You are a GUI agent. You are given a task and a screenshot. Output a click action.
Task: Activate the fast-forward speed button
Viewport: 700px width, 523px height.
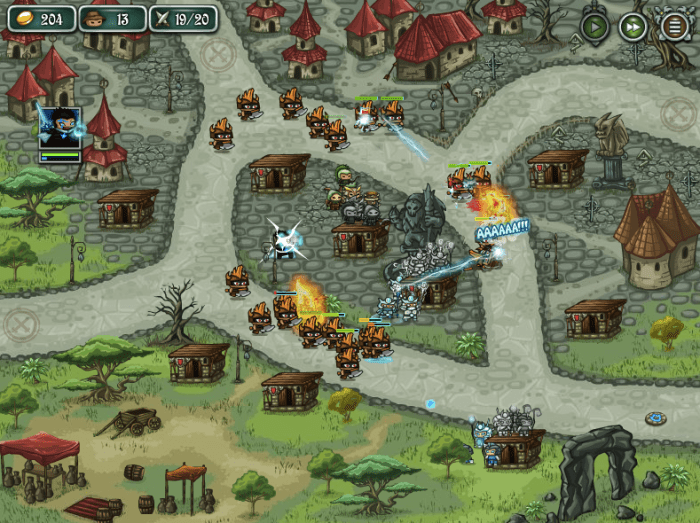tap(633, 26)
